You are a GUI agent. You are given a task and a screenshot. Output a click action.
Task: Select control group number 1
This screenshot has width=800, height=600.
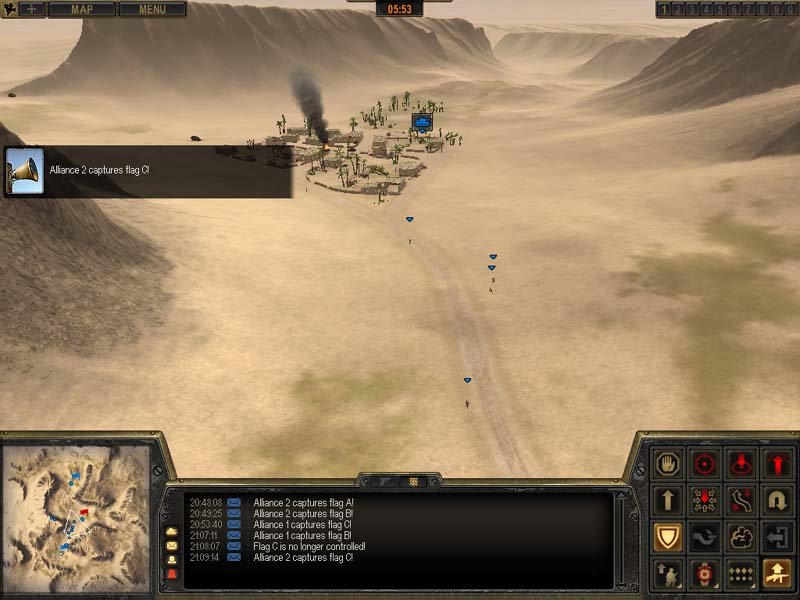[x=663, y=9]
